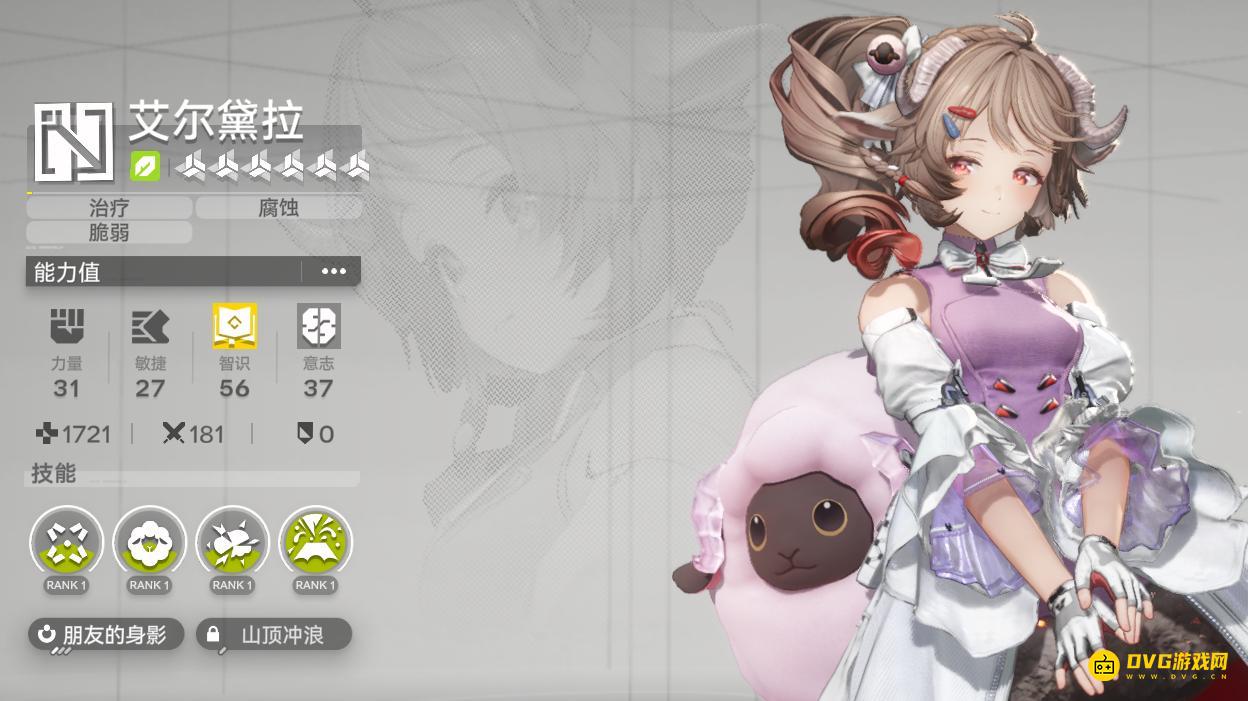Click the 敏捷 attribute icon
1248x701 pixels.
point(150,326)
